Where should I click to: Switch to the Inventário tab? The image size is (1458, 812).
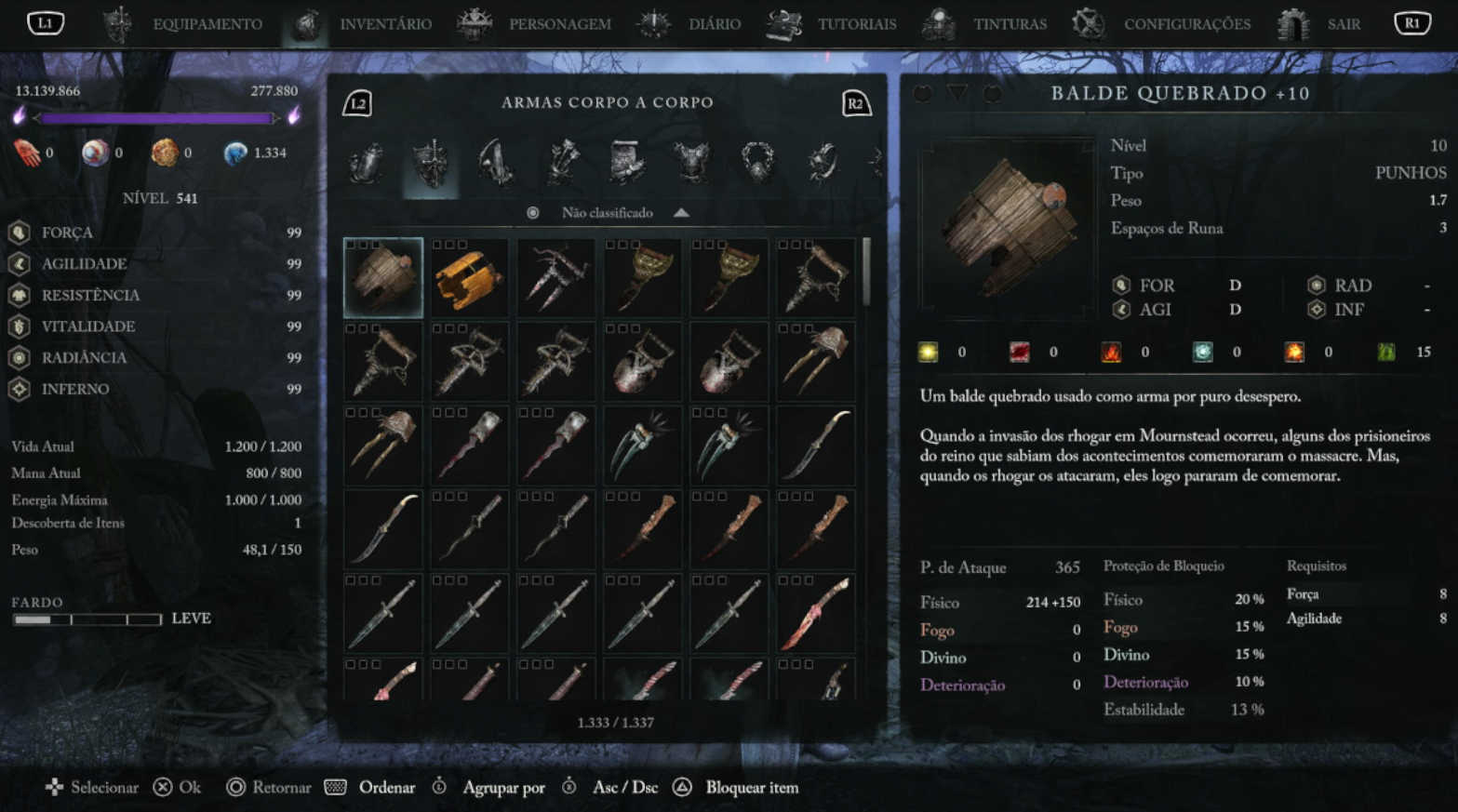[384, 24]
